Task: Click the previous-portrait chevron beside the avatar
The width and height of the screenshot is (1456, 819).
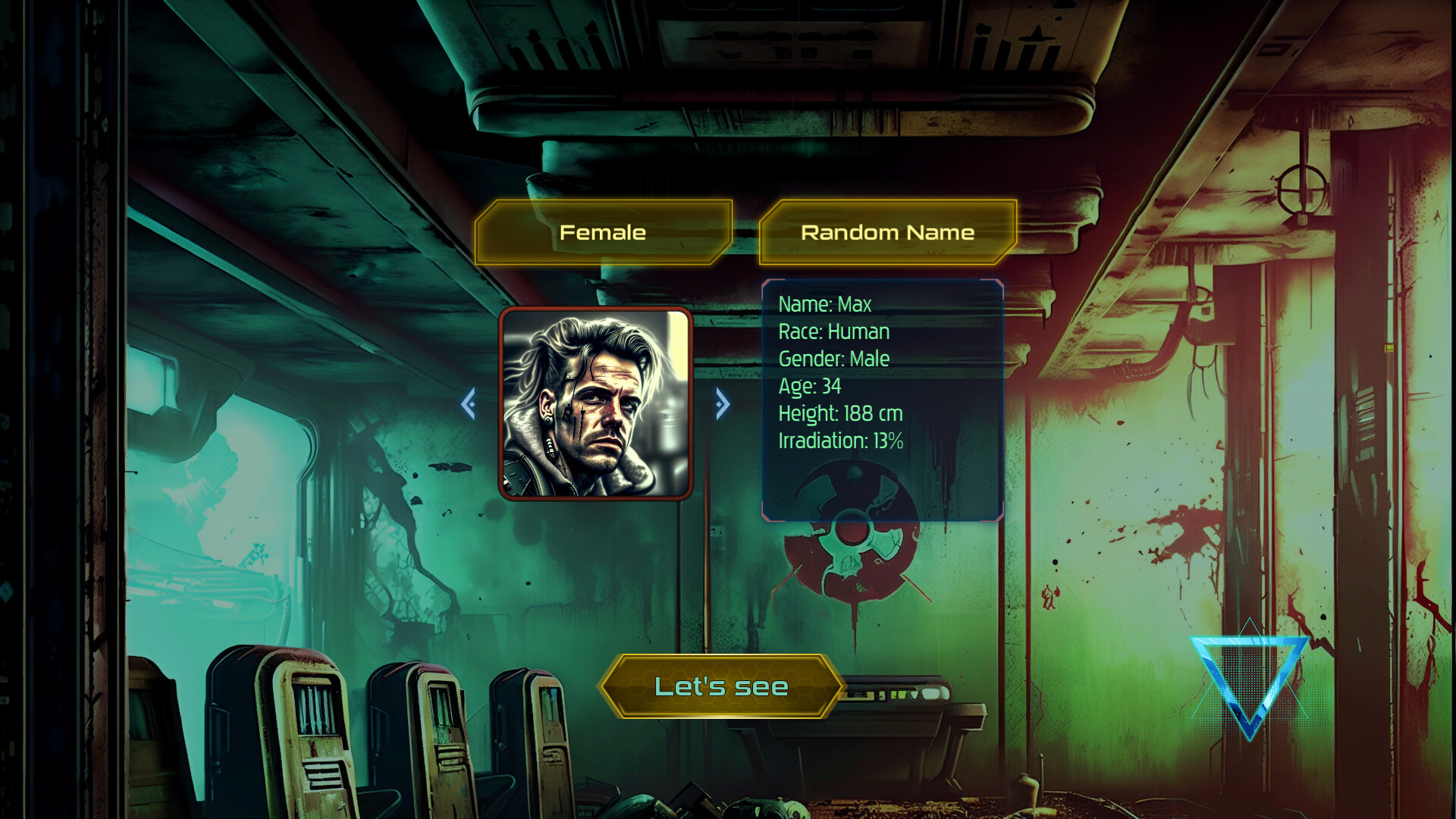Action: pyautogui.click(x=470, y=404)
